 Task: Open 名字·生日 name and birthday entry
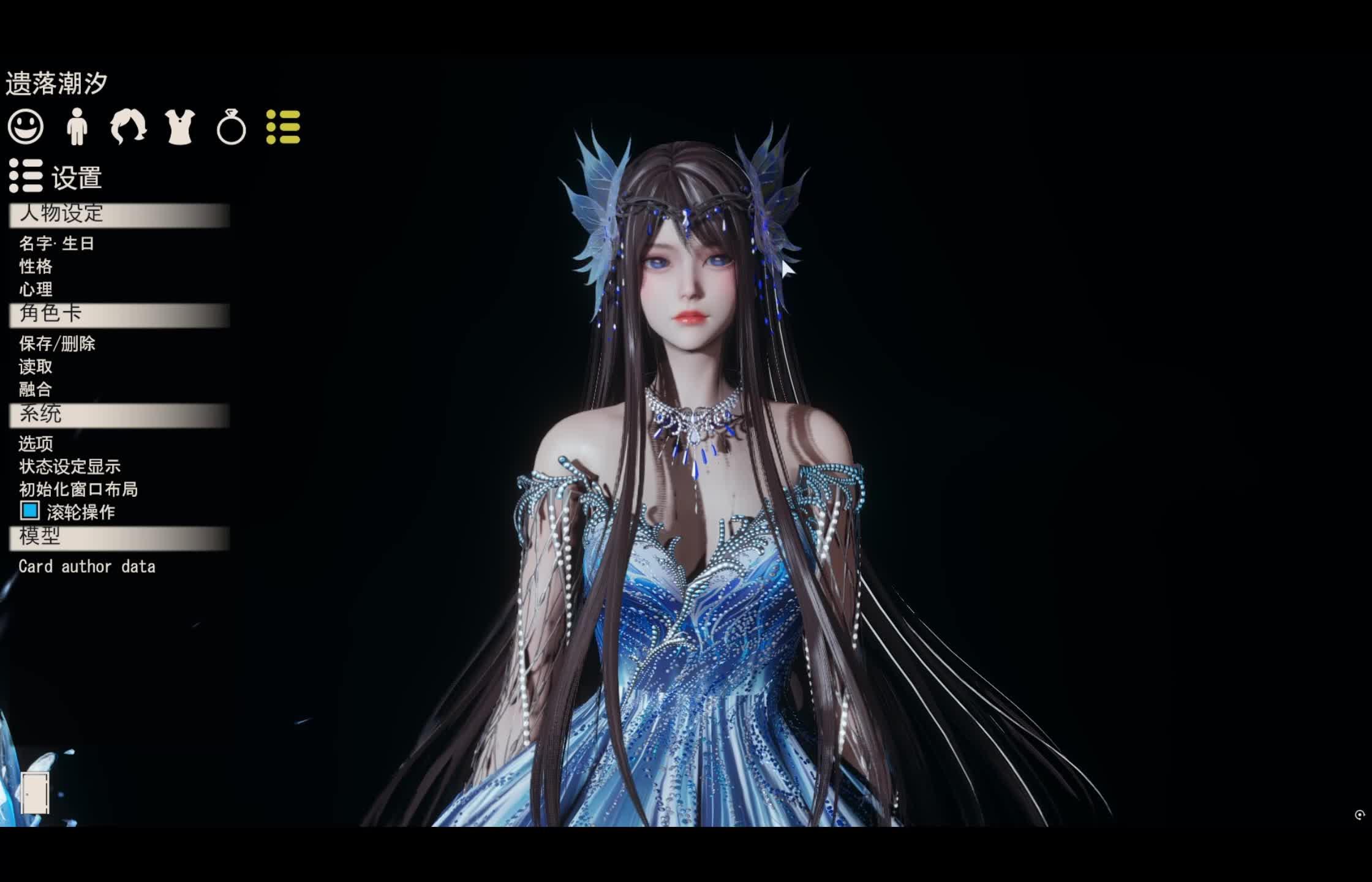click(56, 244)
